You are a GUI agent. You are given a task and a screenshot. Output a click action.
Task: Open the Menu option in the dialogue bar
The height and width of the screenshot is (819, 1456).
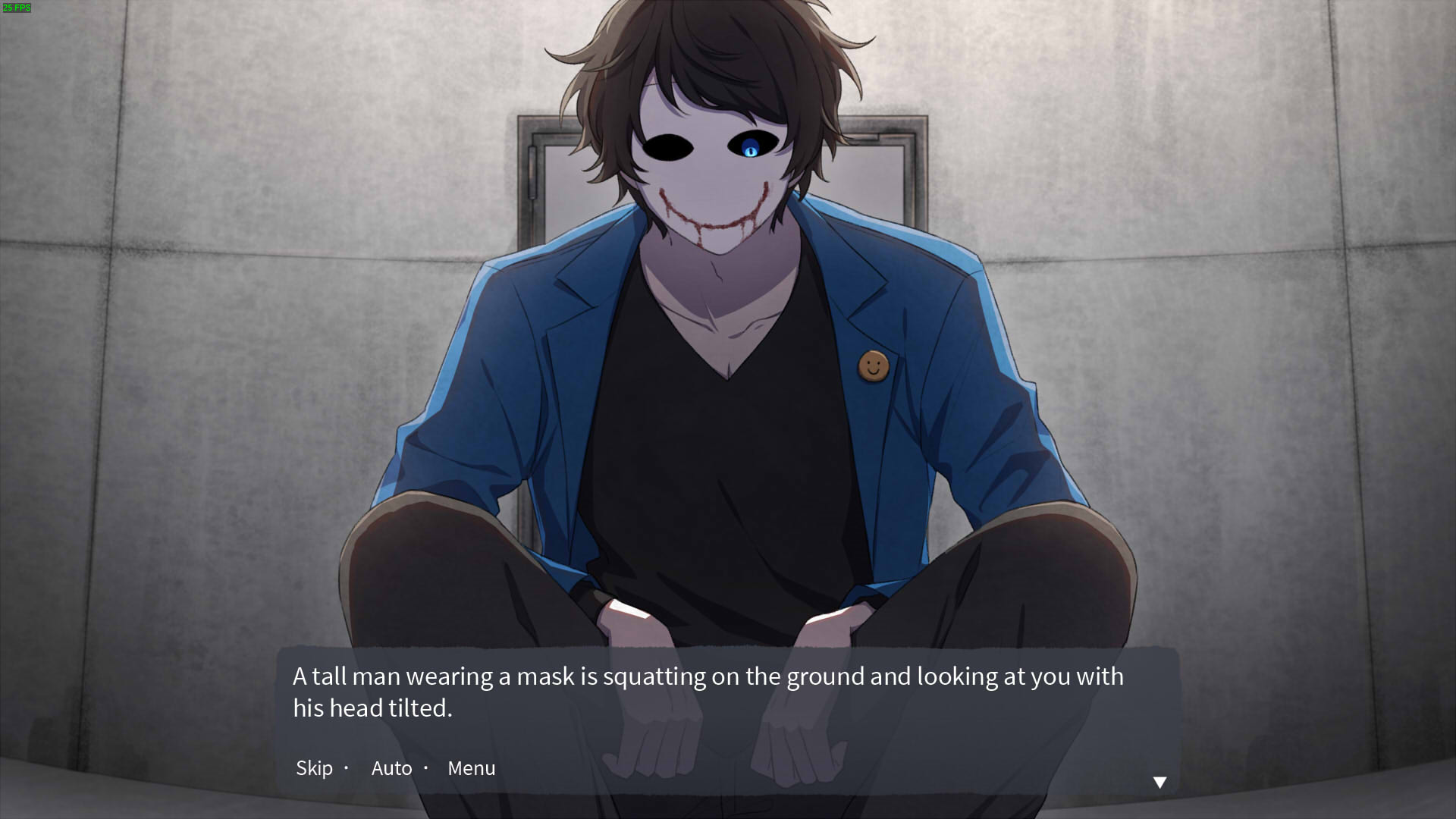pyautogui.click(x=471, y=768)
